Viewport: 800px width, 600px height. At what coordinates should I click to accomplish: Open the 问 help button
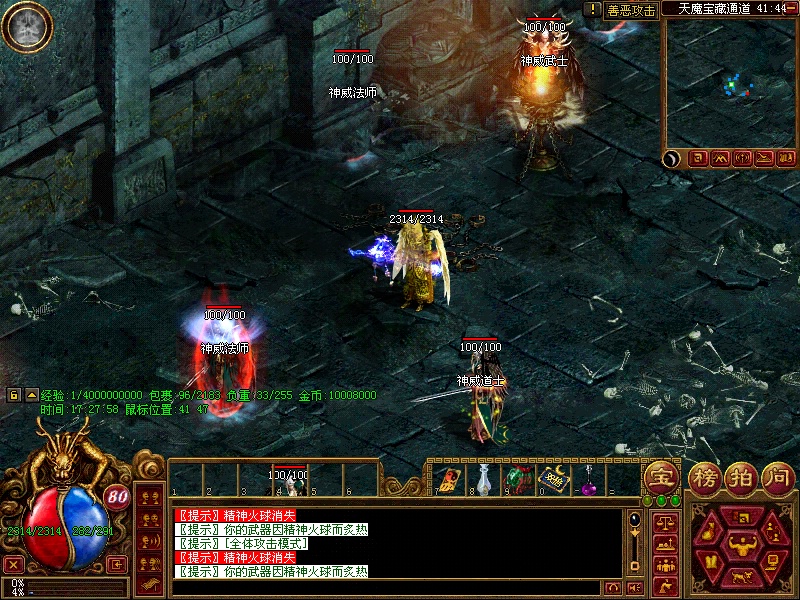(x=777, y=476)
